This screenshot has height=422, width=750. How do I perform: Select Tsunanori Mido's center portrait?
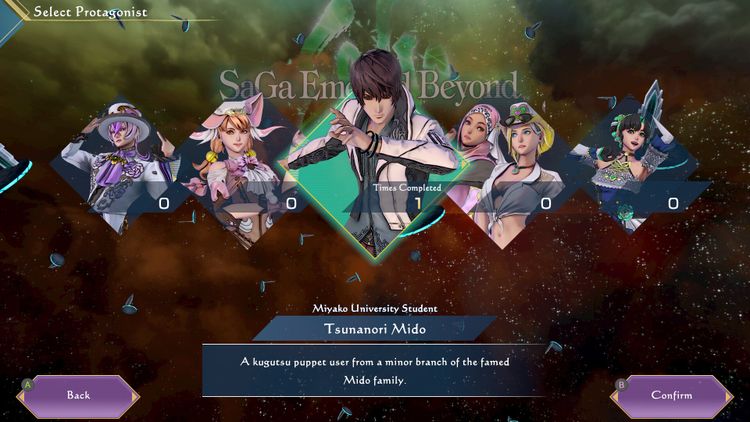point(373,150)
